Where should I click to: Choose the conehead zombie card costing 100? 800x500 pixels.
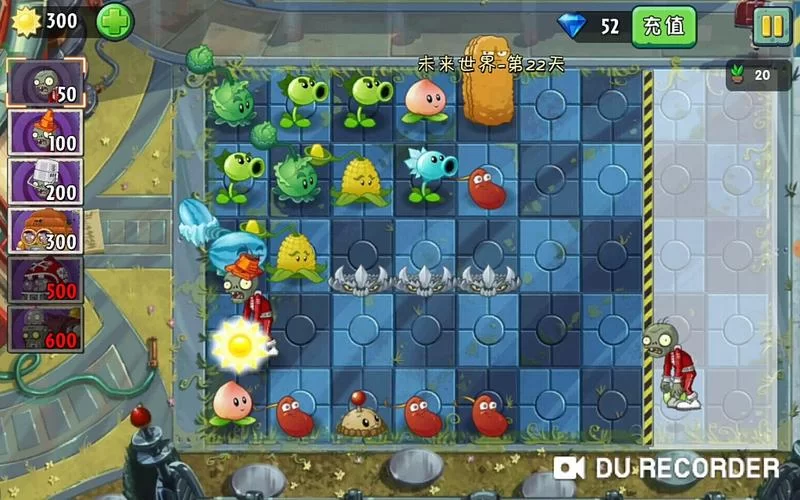tap(45, 133)
